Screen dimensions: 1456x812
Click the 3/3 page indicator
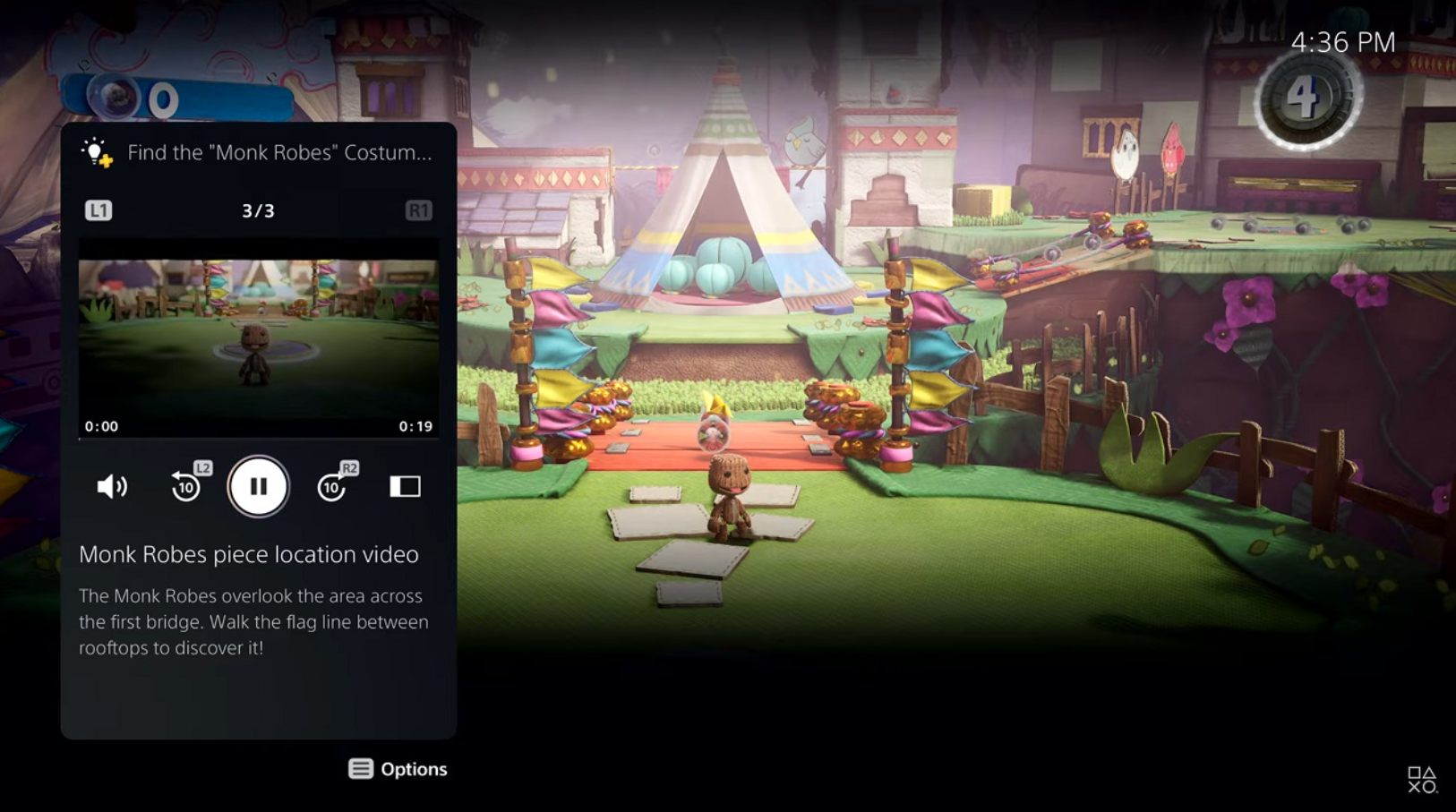pyautogui.click(x=259, y=210)
